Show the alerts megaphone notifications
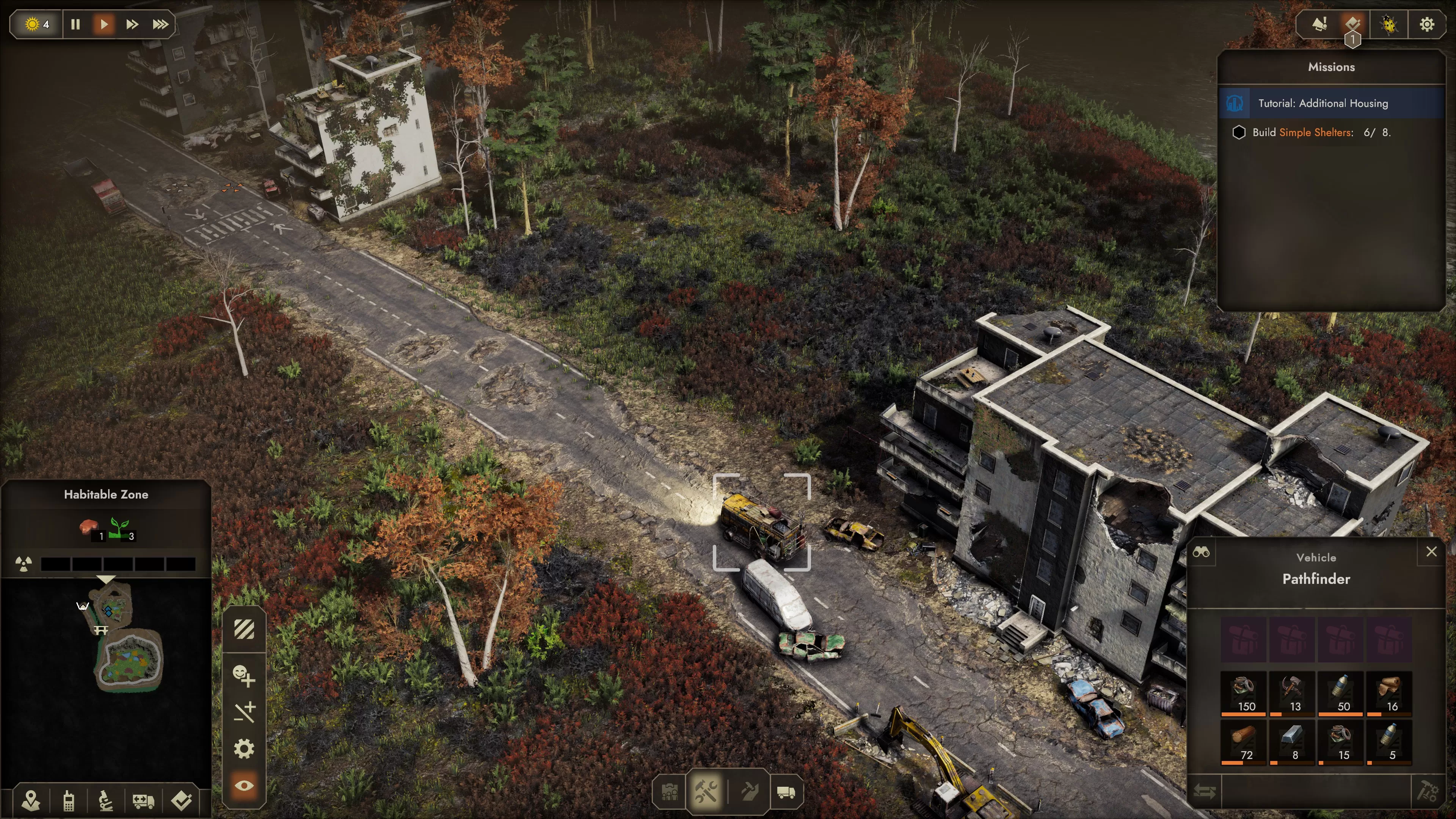1456x819 pixels. [1319, 24]
